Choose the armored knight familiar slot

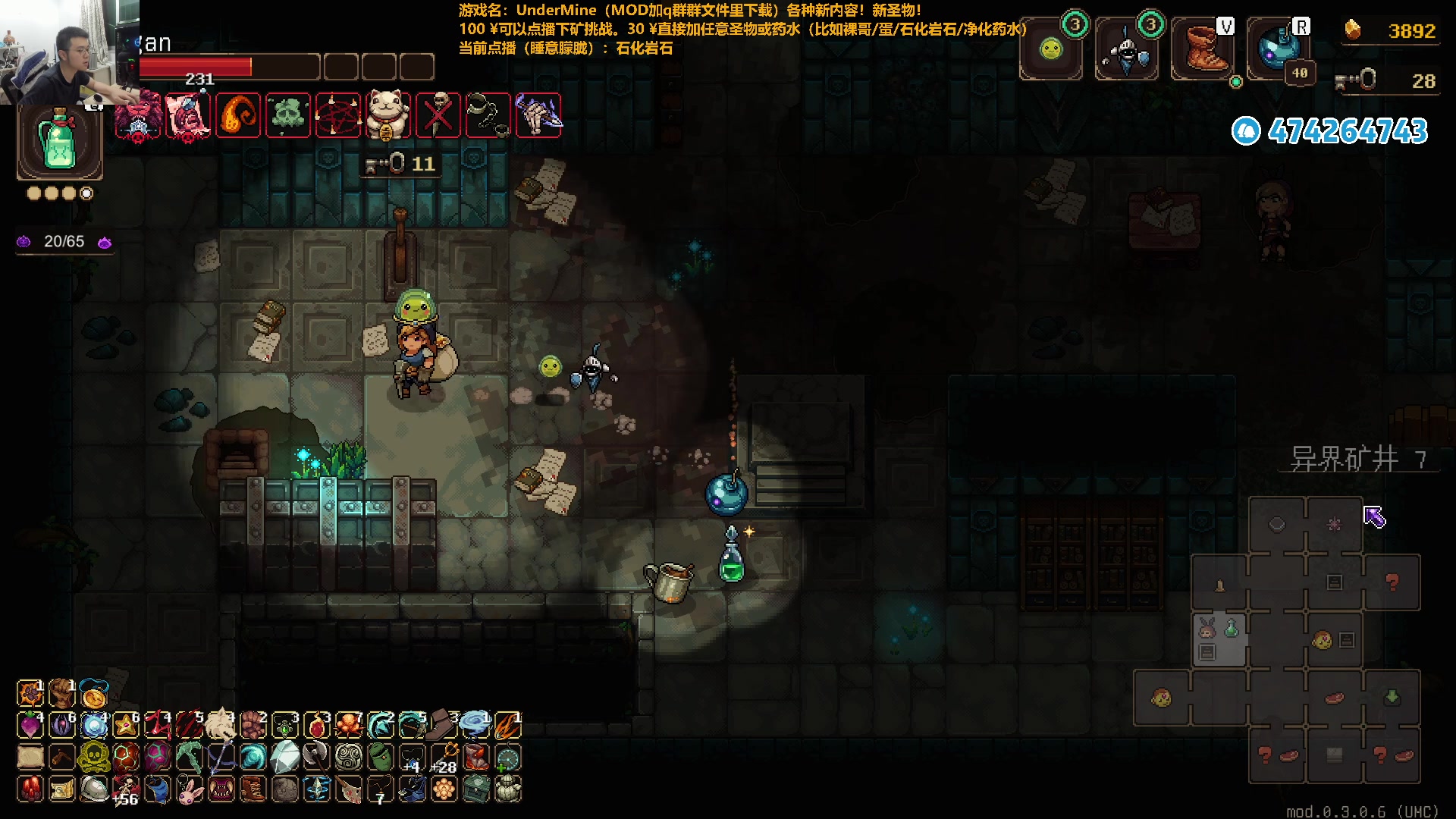1127,51
